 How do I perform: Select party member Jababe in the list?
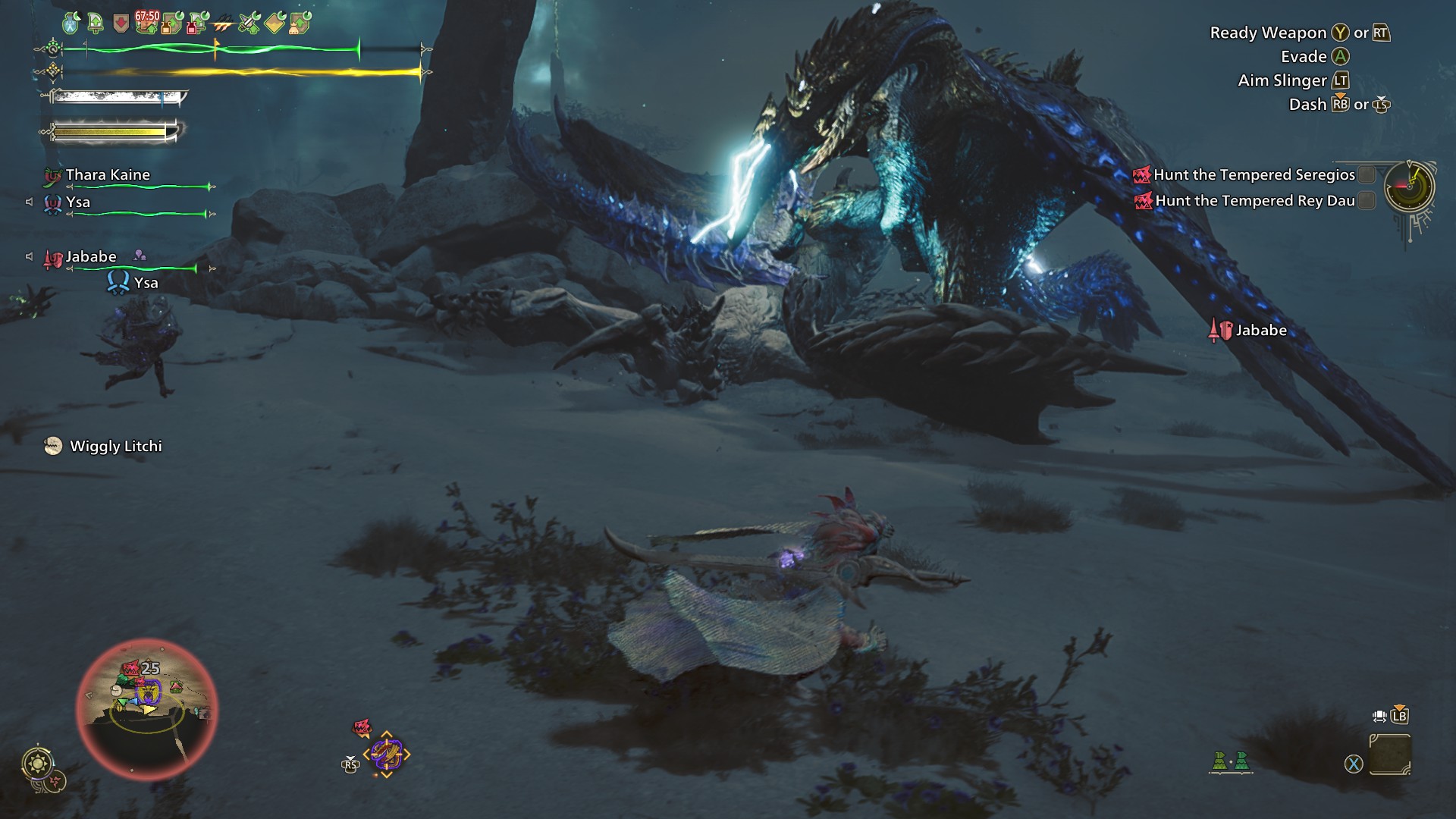pyautogui.click(x=90, y=257)
